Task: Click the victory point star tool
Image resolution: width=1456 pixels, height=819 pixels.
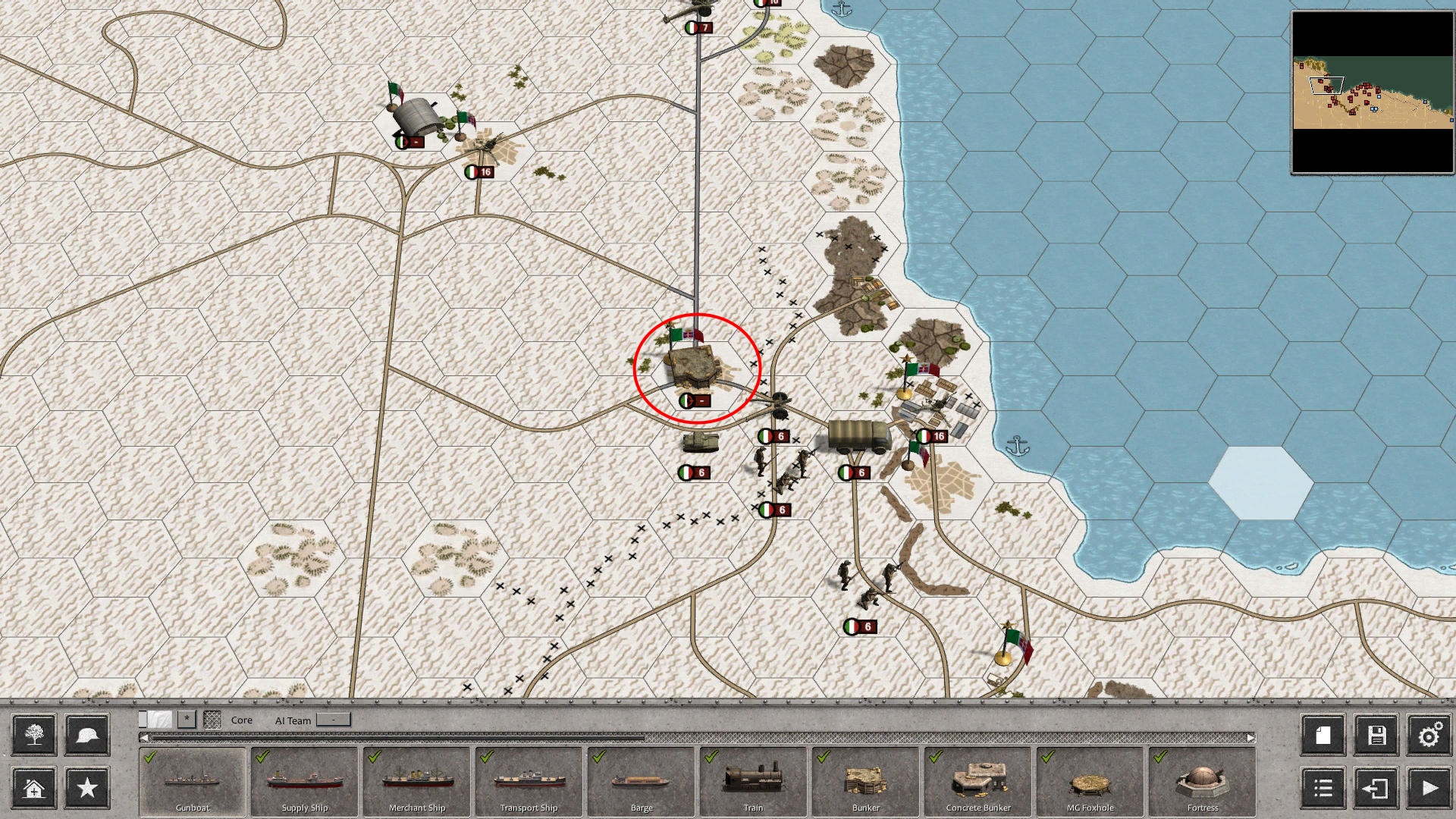Action: (x=86, y=789)
